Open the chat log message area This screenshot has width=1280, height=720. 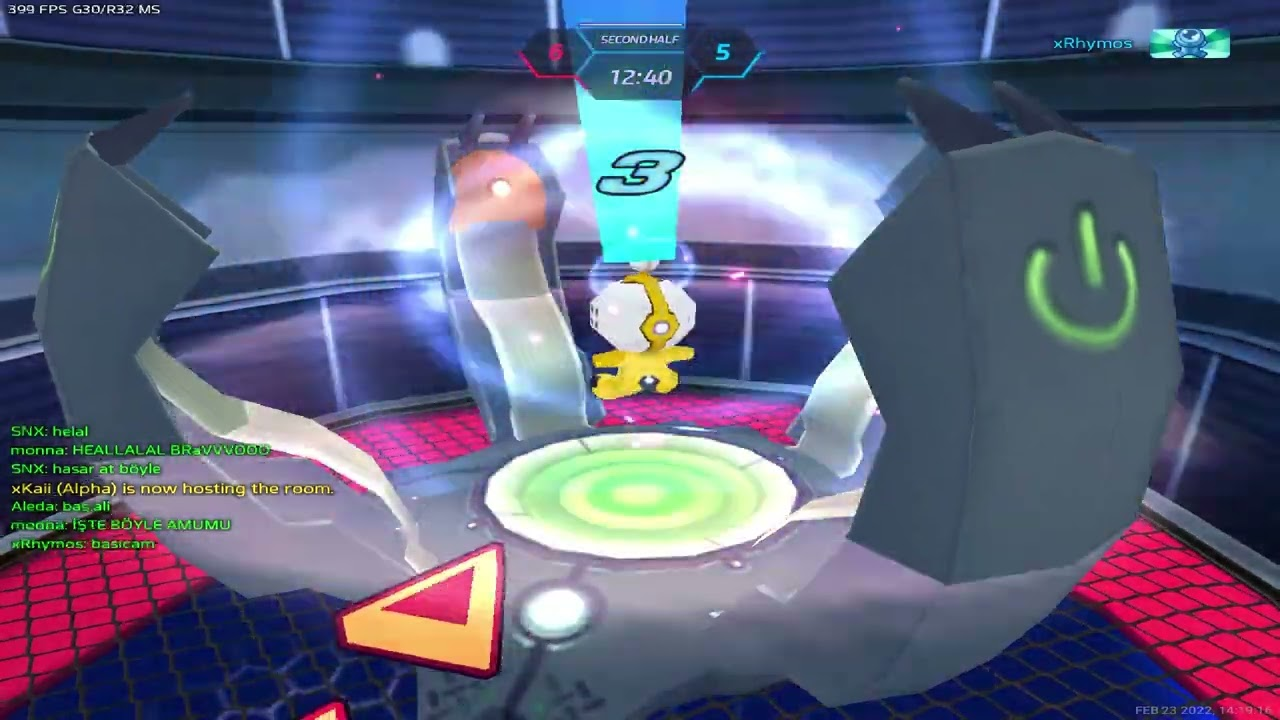172,488
